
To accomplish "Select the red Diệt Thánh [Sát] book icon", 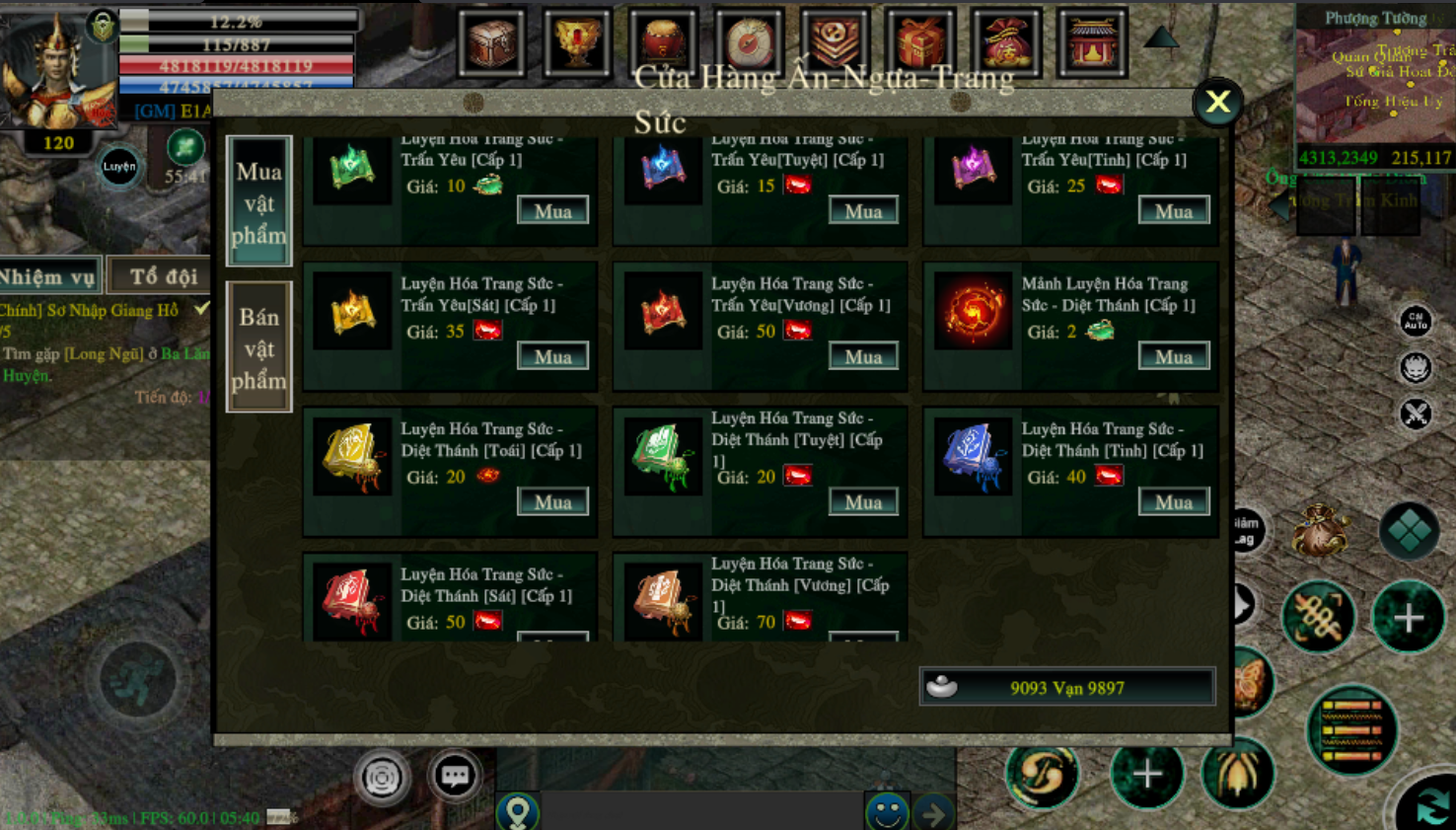I will tap(352, 599).
